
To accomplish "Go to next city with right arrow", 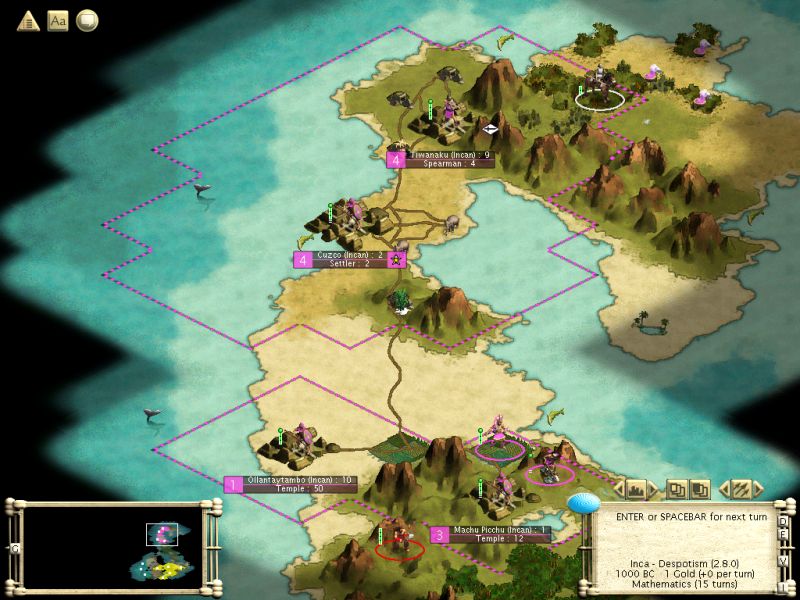I will click(x=653, y=489).
